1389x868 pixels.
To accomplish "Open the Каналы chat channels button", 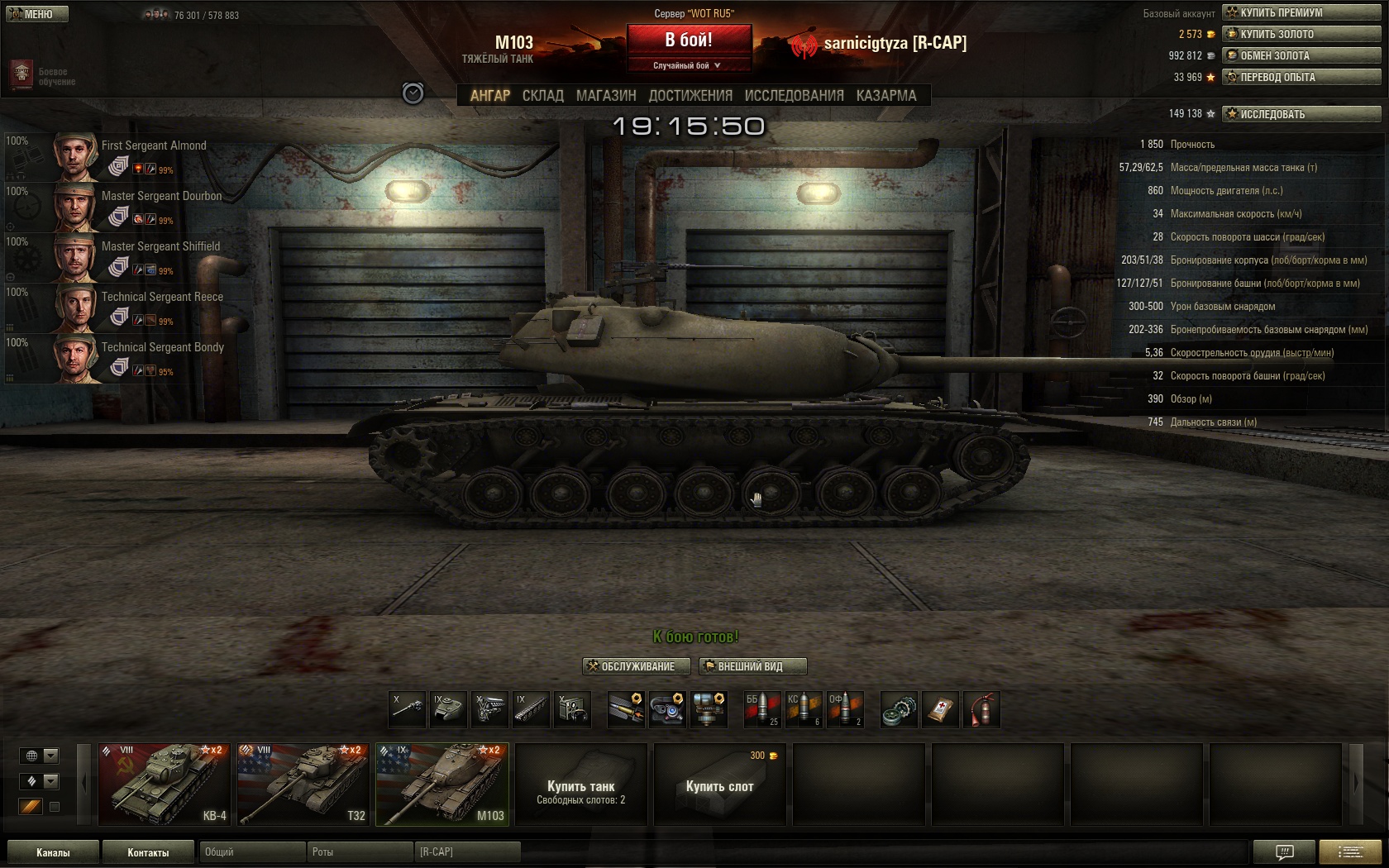I will click(x=53, y=852).
